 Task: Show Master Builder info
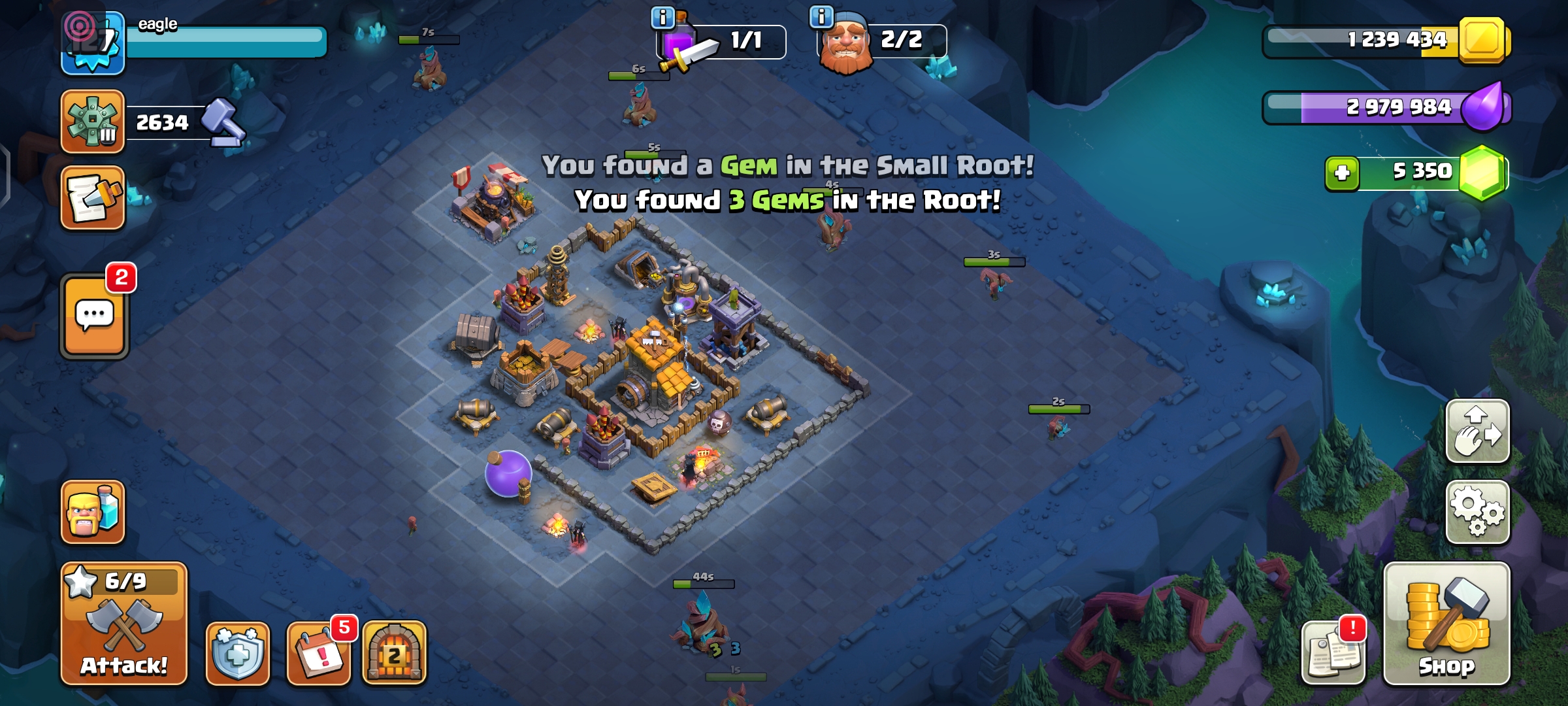tap(821, 17)
